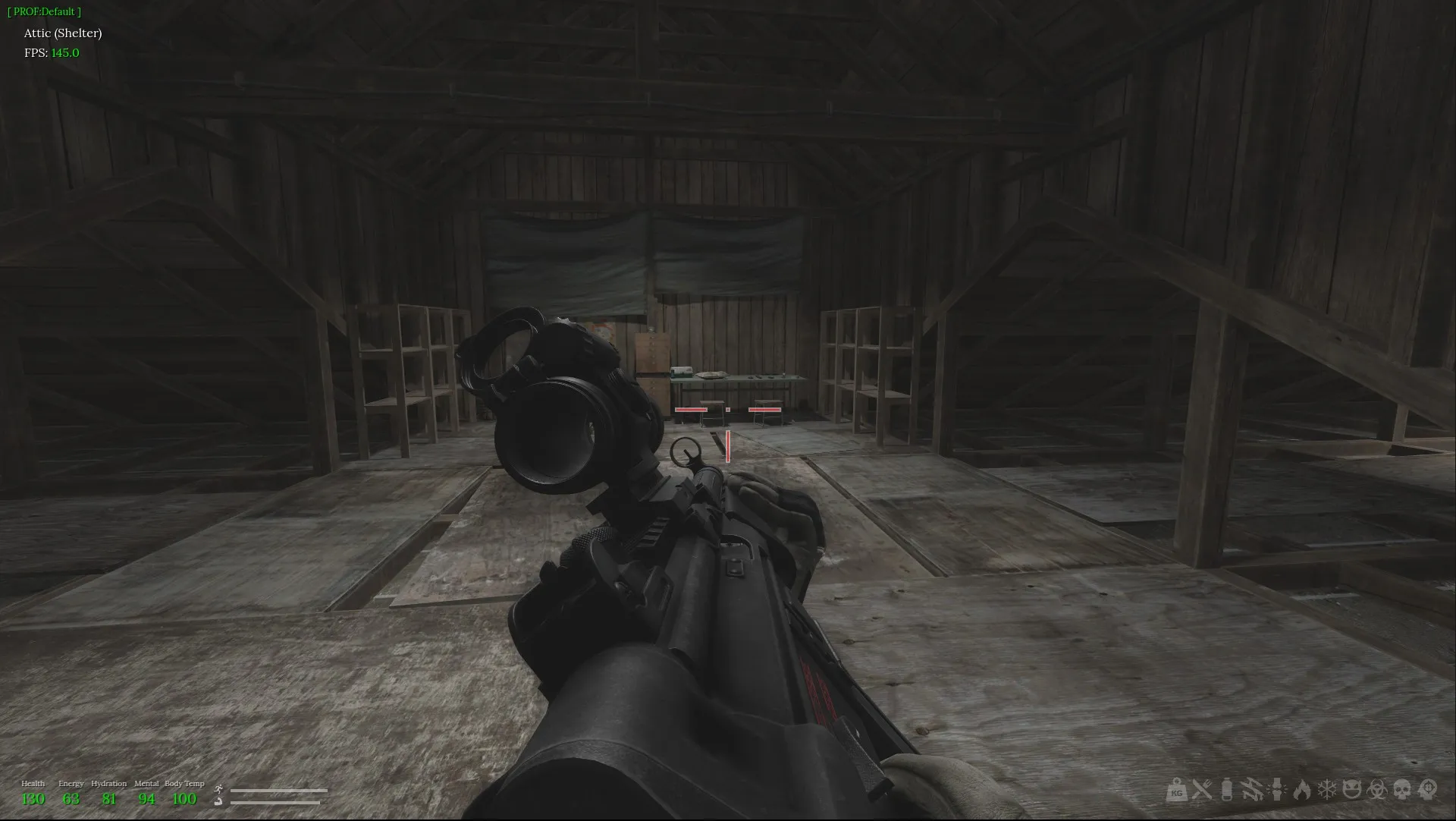Viewport: 1456px width, 821px height.
Task: Click the boot footstep noise icon
Action: click(218, 801)
